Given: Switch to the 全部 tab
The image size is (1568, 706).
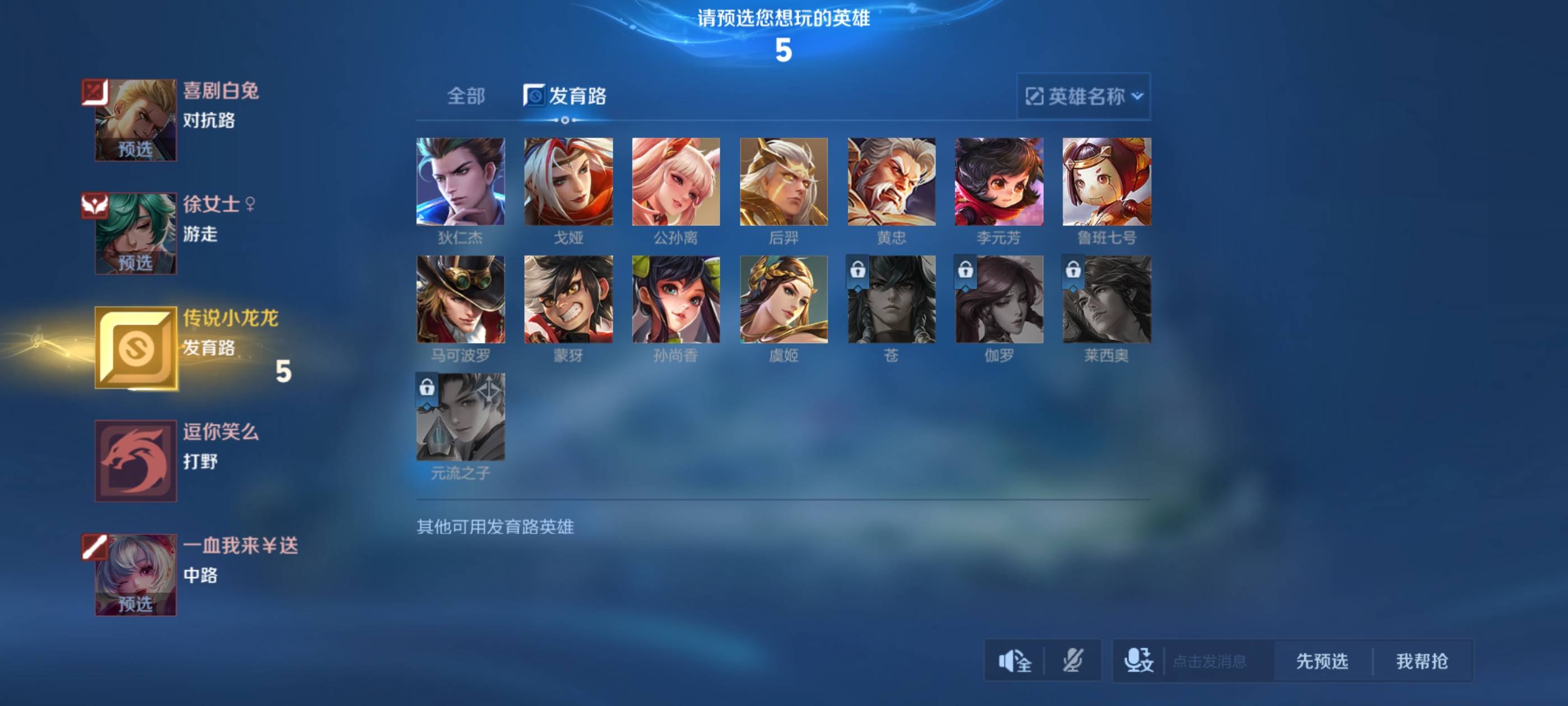Looking at the screenshot, I should [466, 96].
